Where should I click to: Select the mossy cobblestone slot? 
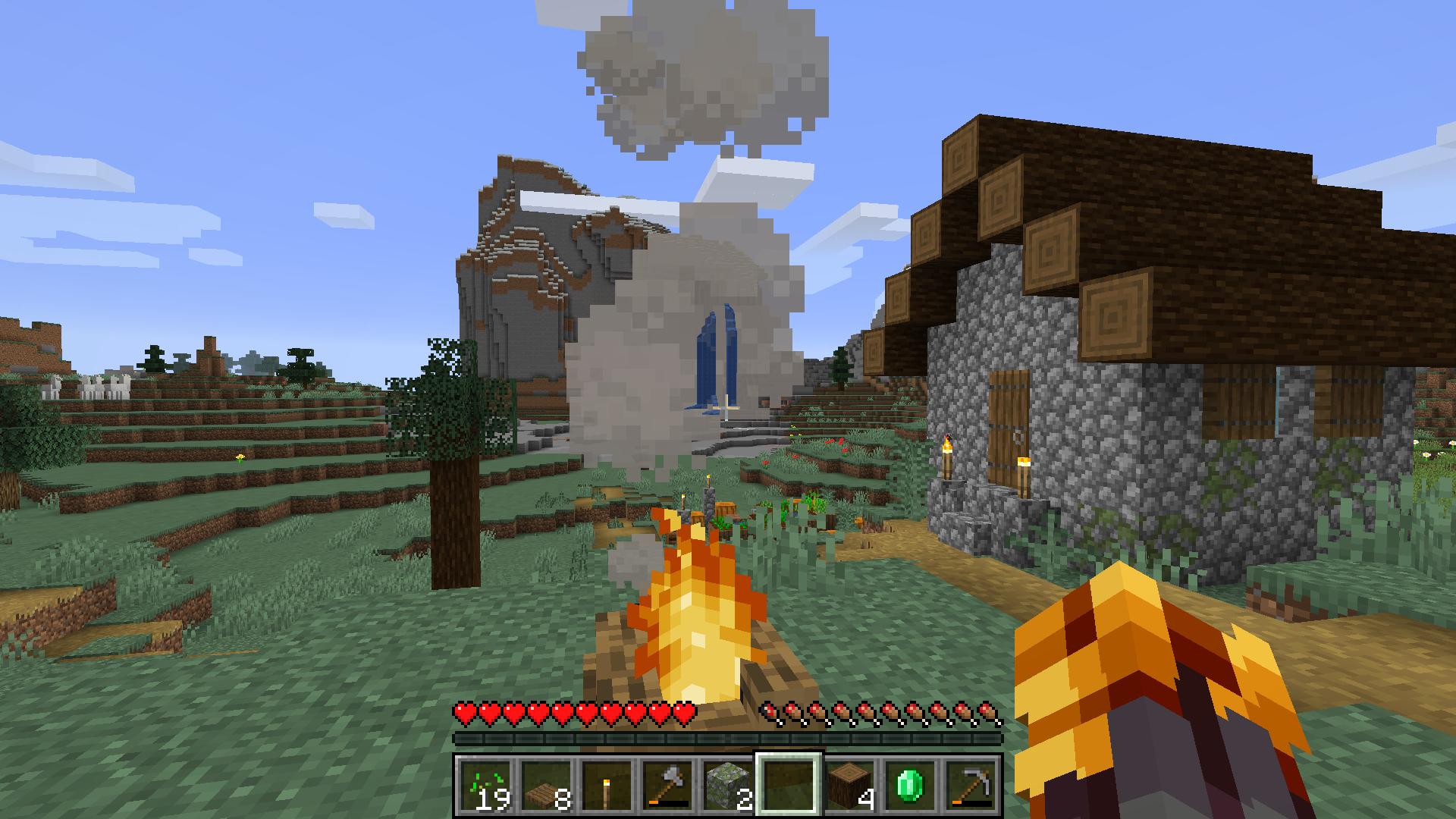point(728,786)
